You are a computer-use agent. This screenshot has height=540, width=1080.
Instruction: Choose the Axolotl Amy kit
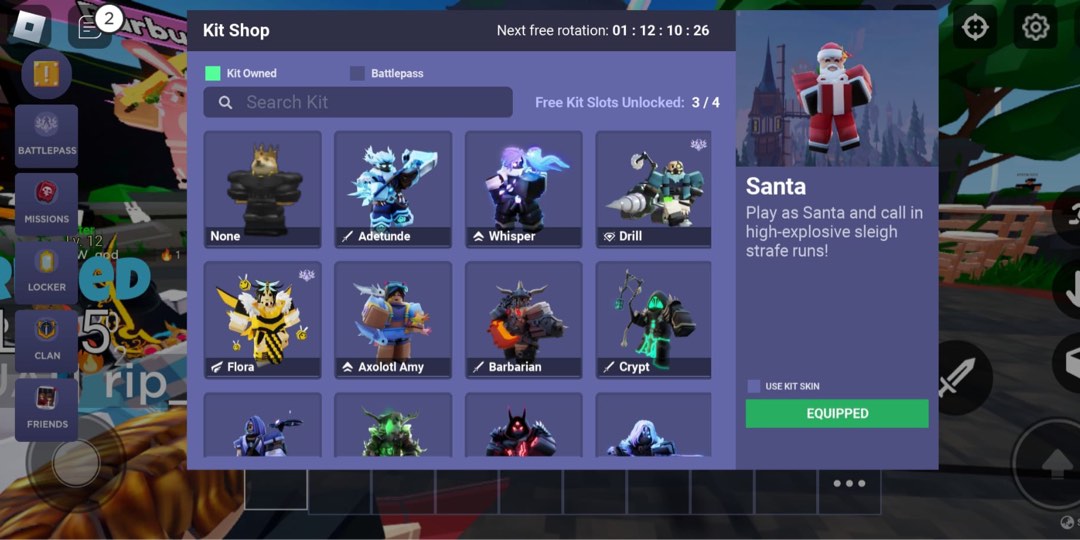[x=393, y=319]
